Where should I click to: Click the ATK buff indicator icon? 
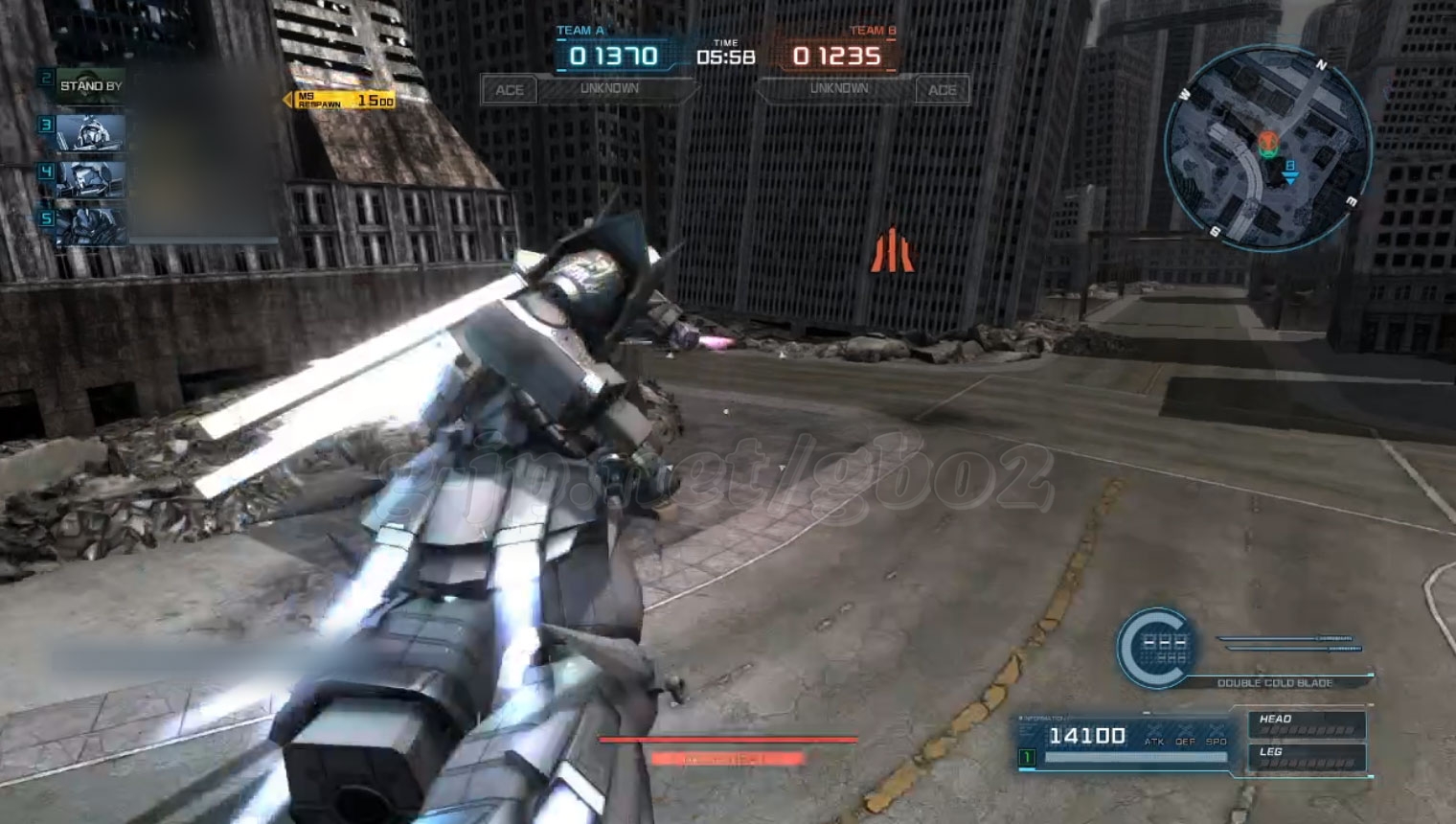coord(1154,736)
